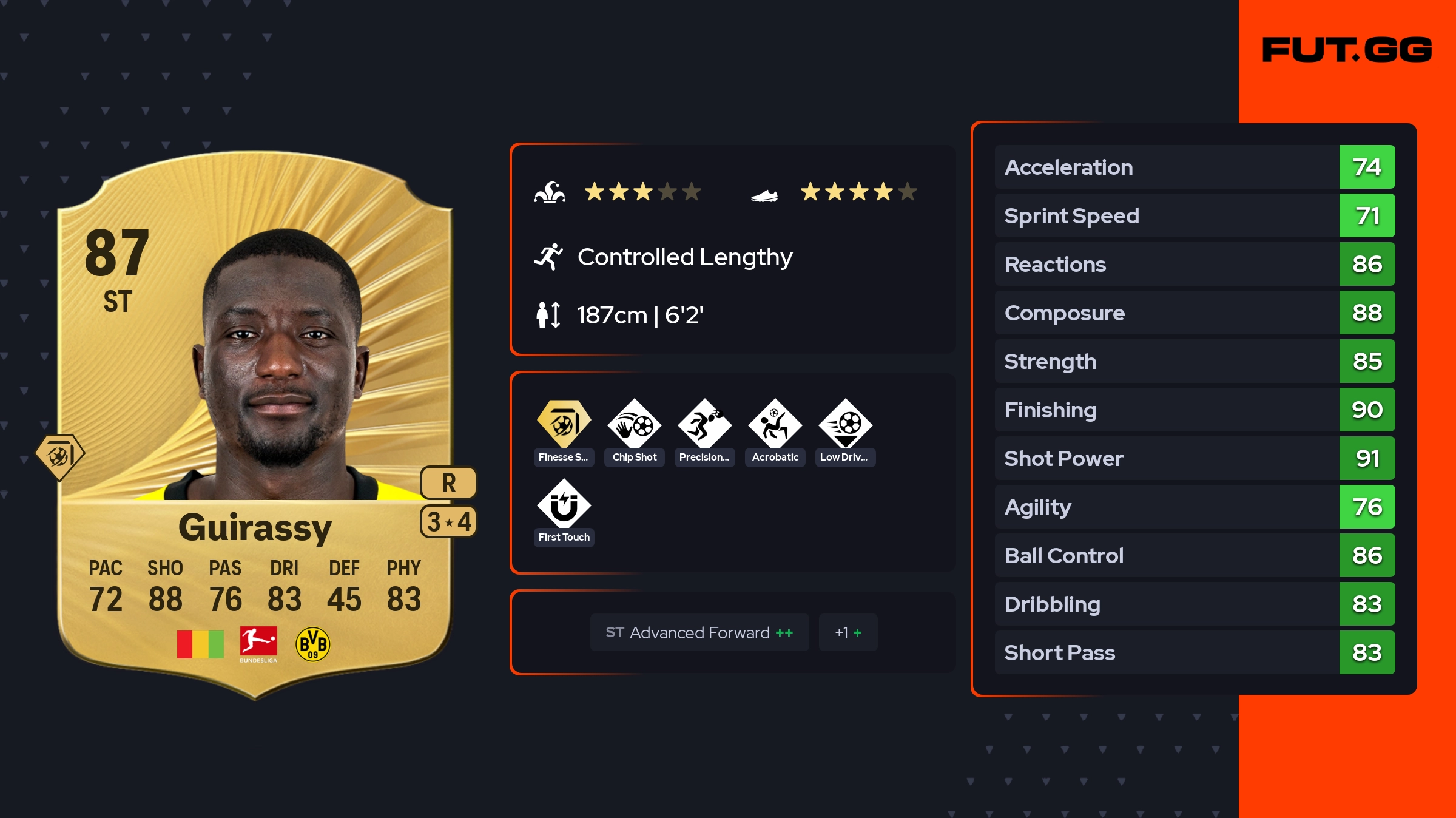This screenshot has height=818, width=1456.
Task: Select the Low Driven Shot playstyle icon
Action: coord(845,424)
